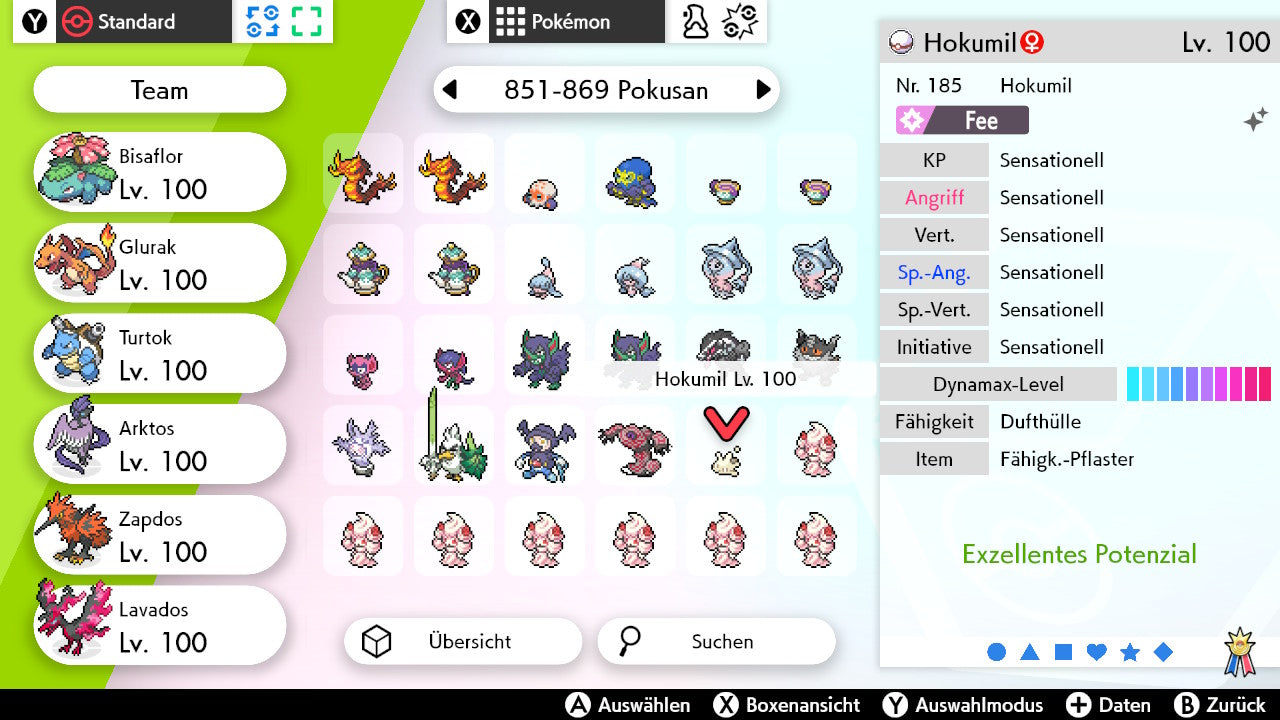The image size is (1280, 720).
Task: Open the items pocket icon beside Pokémon tab
Action: click(x=693, y=21)
